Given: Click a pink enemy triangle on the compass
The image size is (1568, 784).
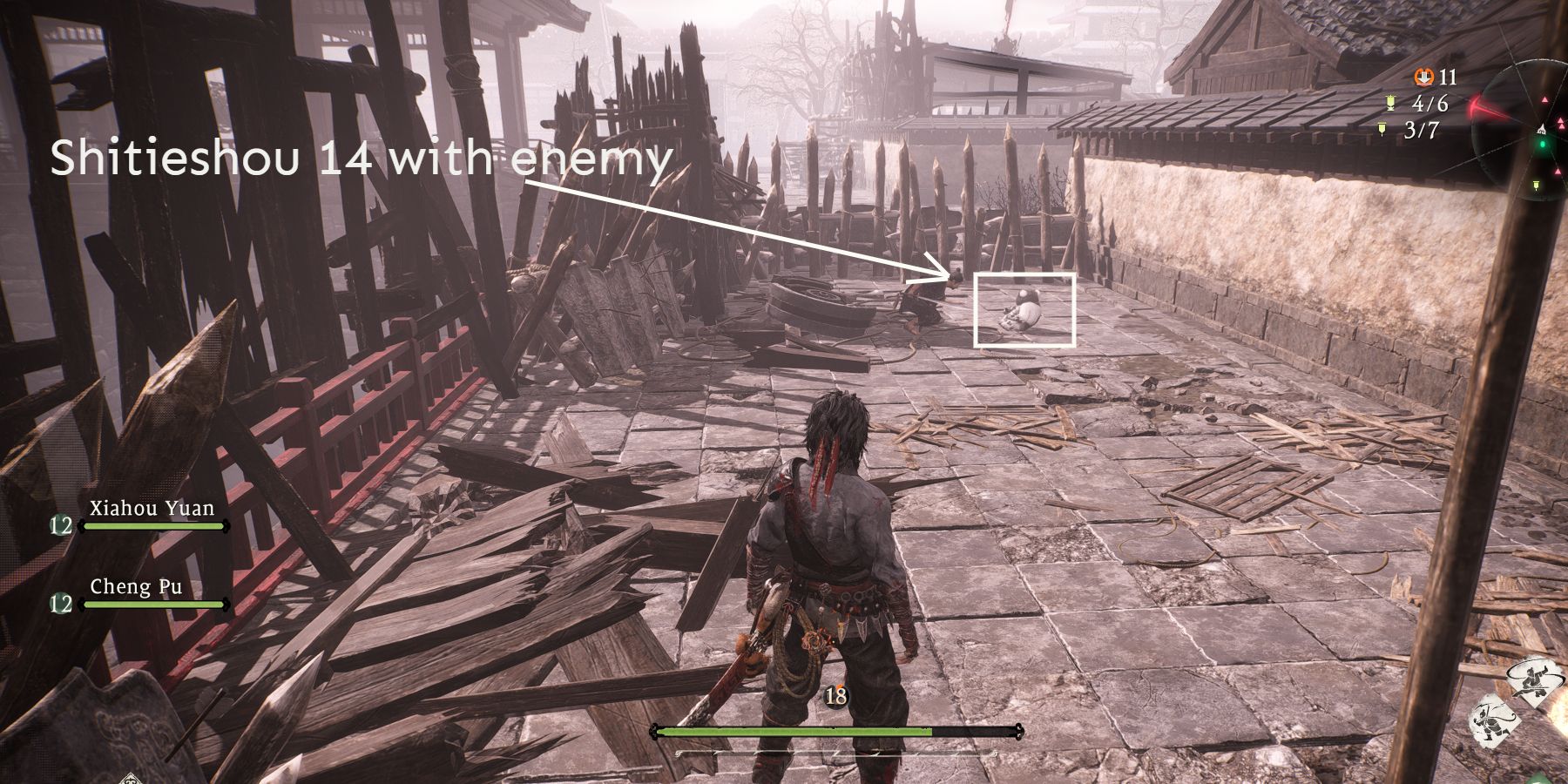Looking at the screenshot, I should [x=1545, y=100].
